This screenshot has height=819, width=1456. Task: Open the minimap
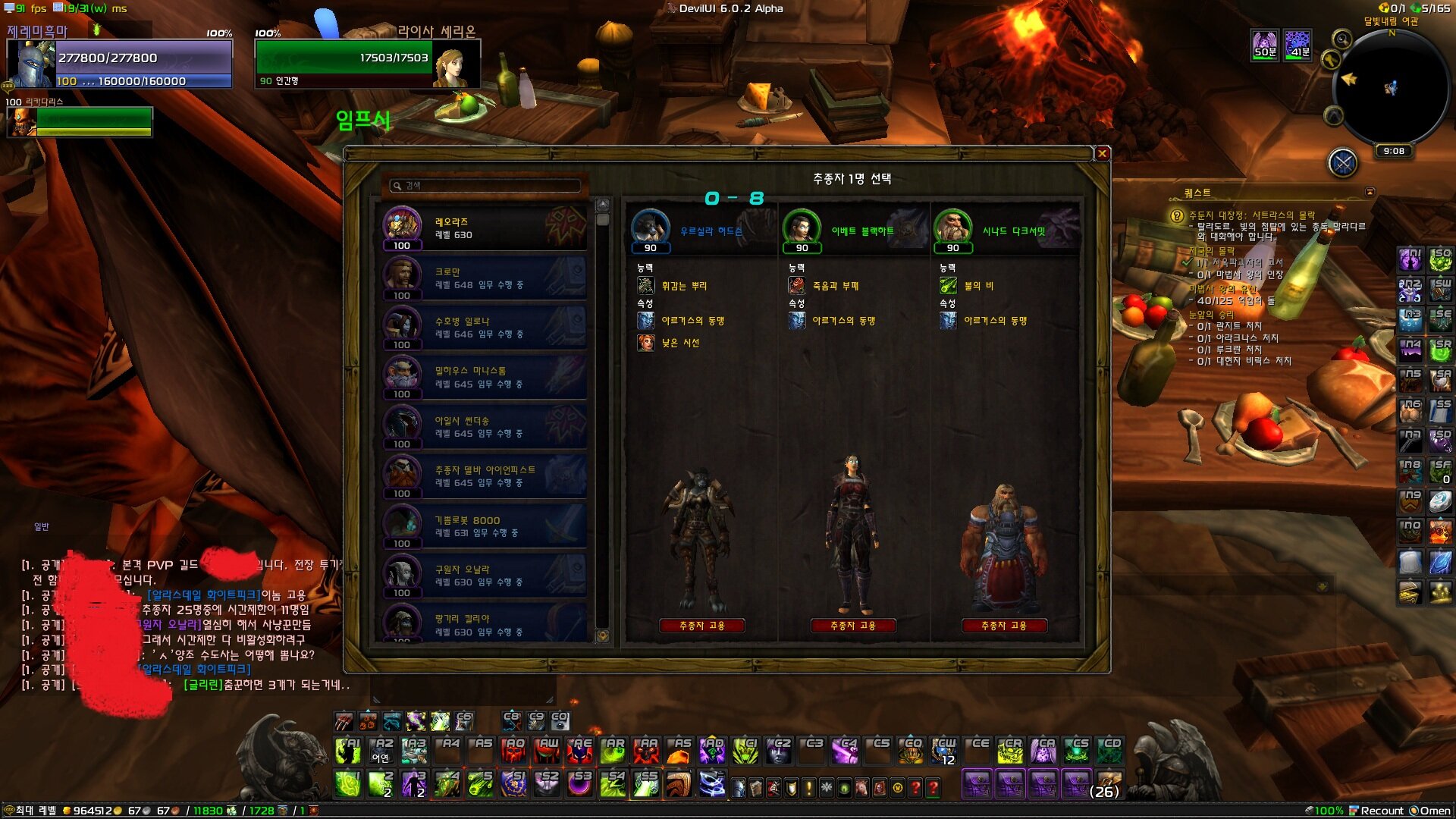pyautogui.click(x=1390, y=87)
